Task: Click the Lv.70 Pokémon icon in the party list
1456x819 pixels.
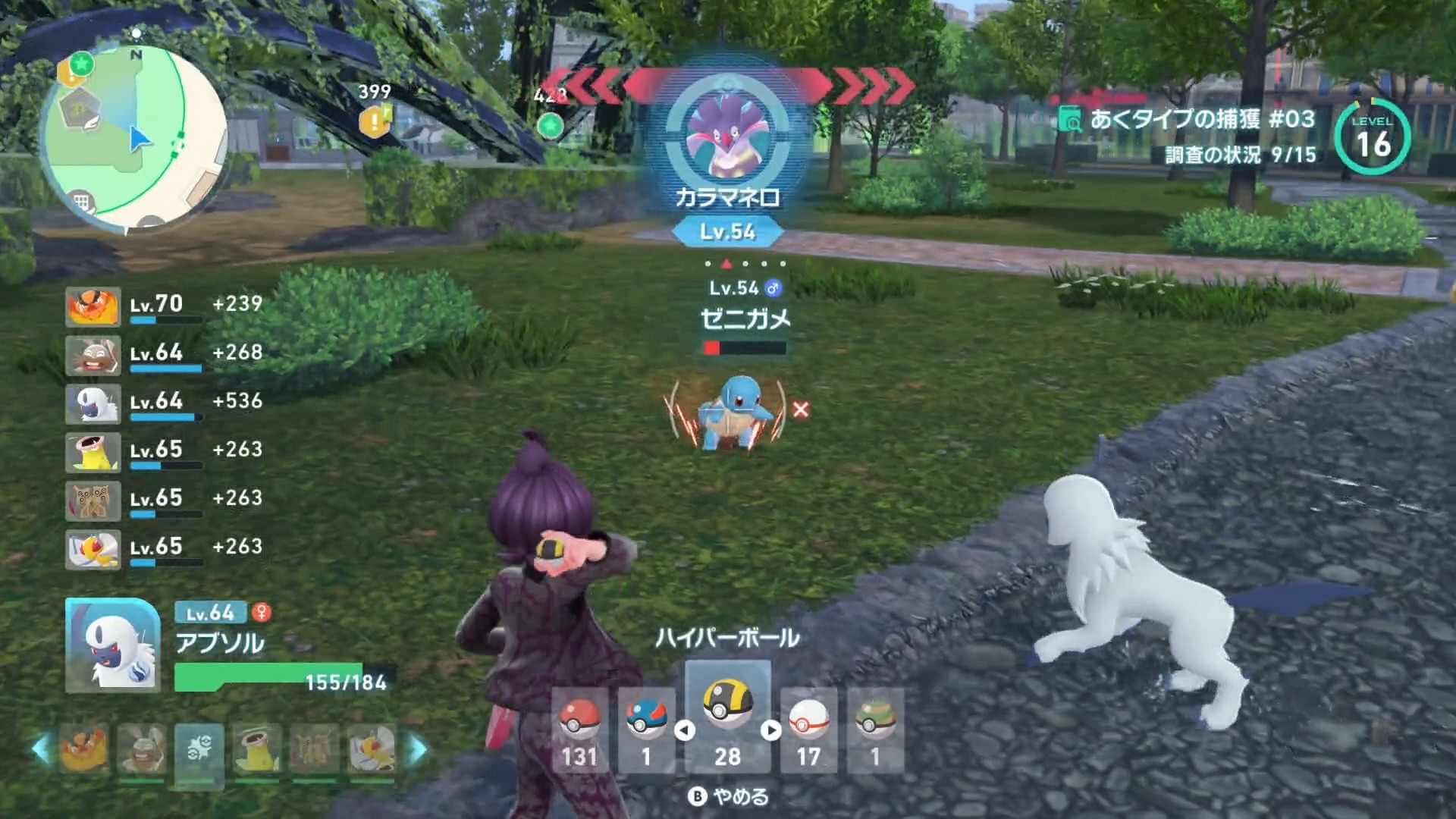Action: point(93,307)
